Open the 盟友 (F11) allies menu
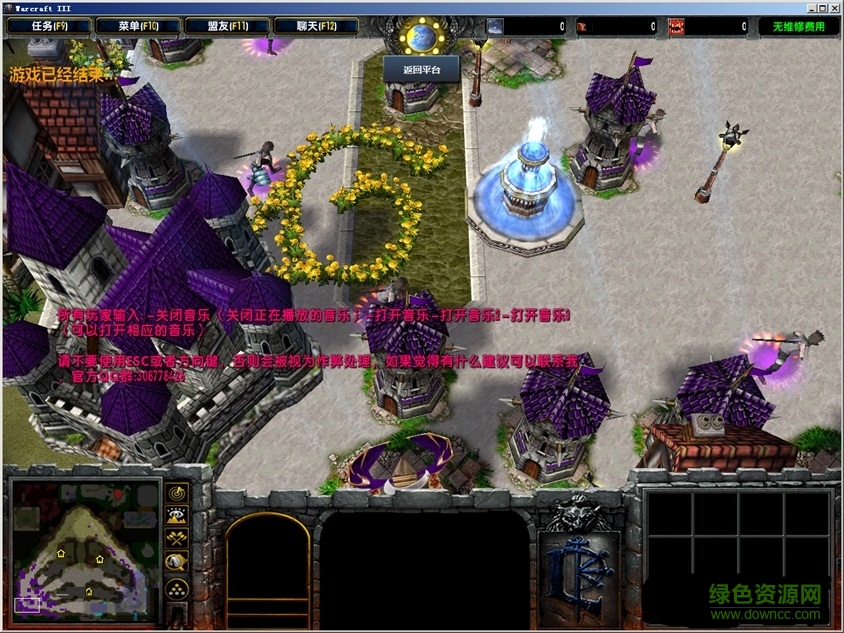Viewport: 844px width, 633px height. pyautogui.click(x=225, y=26)
